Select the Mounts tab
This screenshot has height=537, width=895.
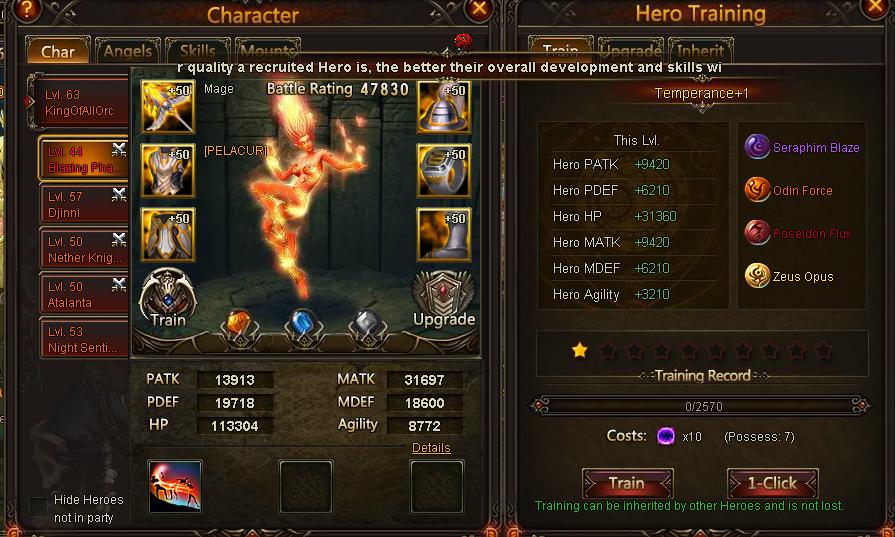(x=267, y=50)
